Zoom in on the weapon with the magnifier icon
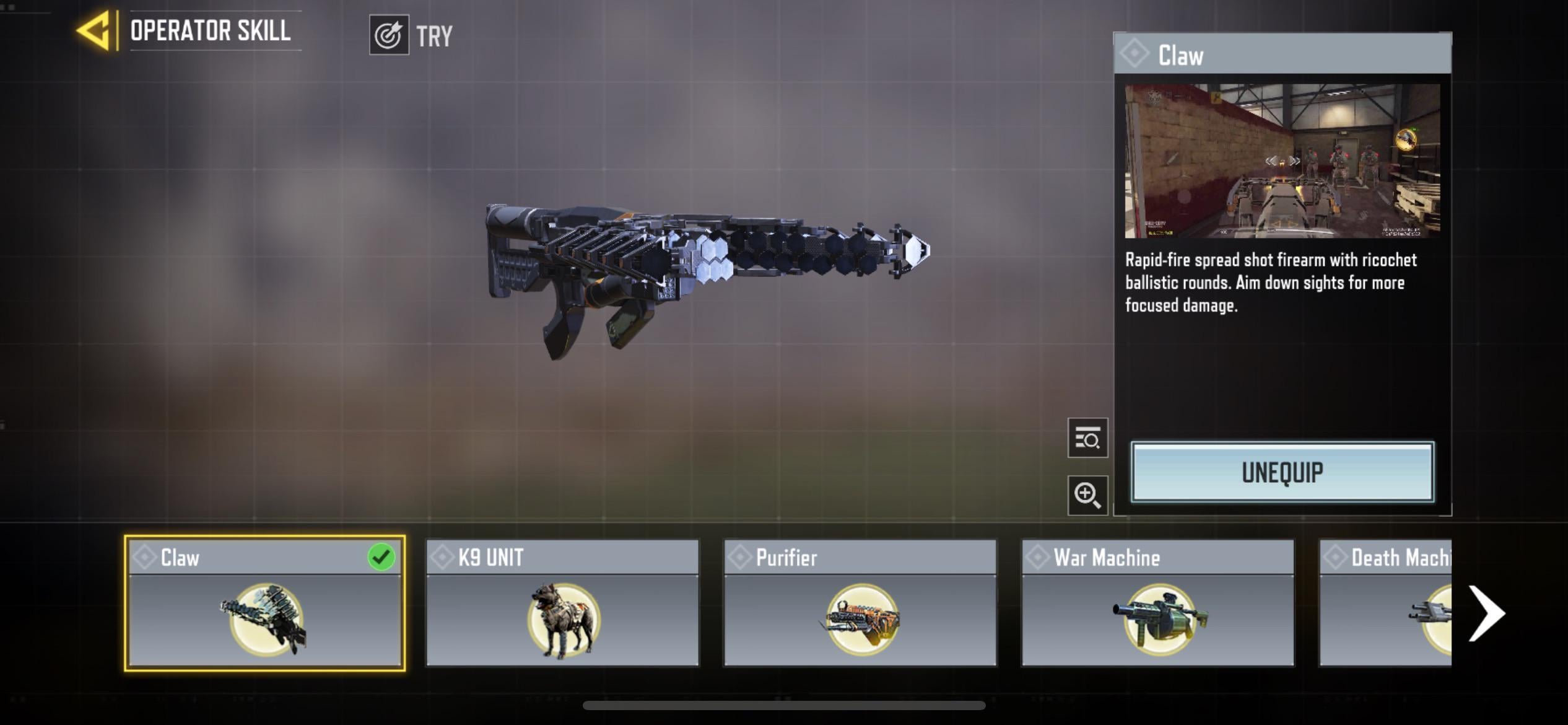 click(x=1087, y=495)
